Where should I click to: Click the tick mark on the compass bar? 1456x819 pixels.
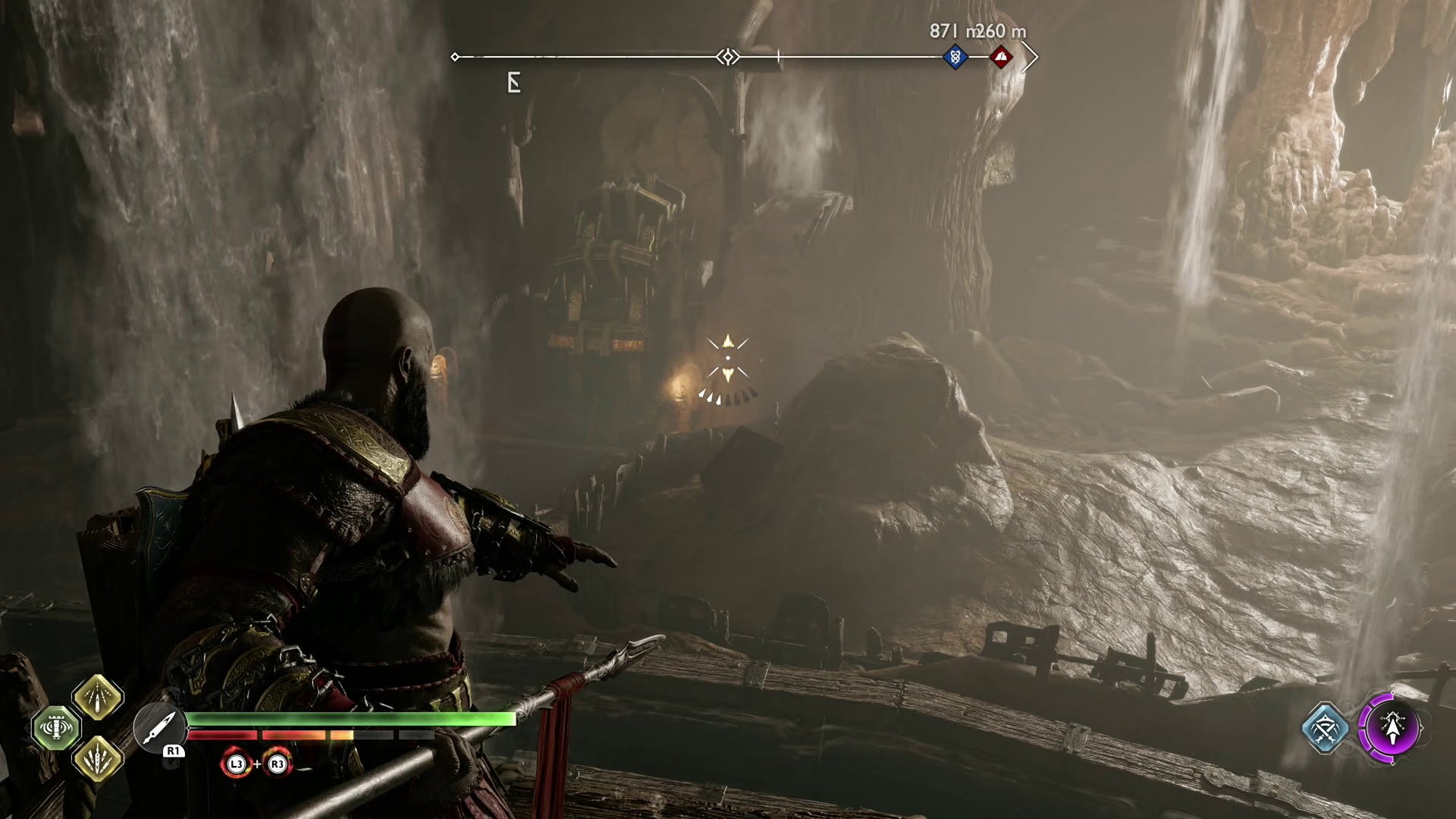click(x=778, y=55)
